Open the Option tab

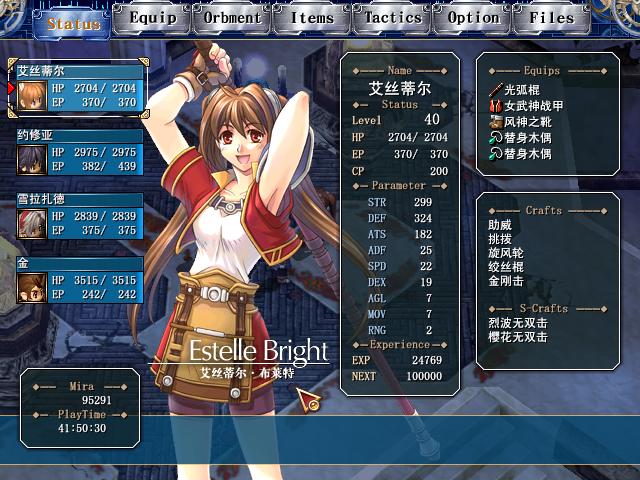coord(473,18)
